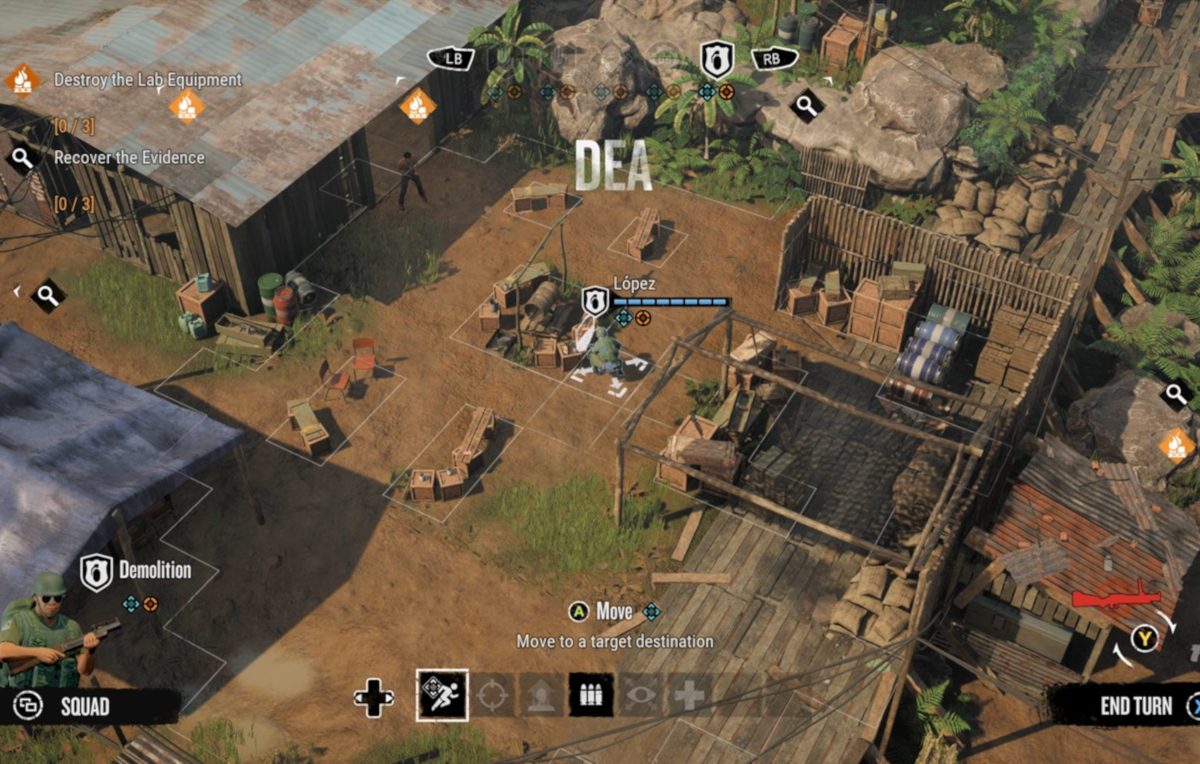Select López's unit shield marker
The image size is (1200, 764).
click(596, 300)
